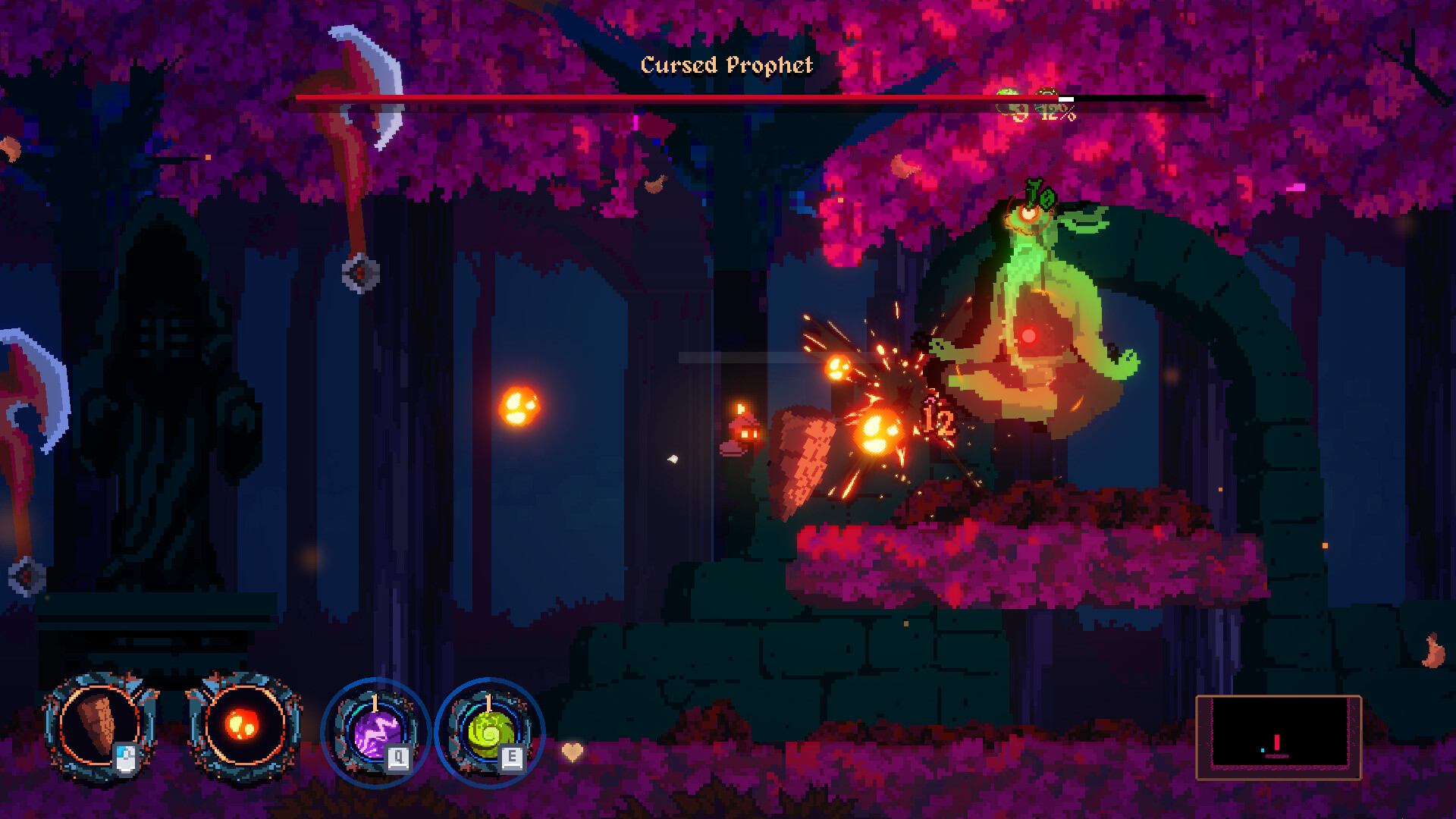Click the charge counter 1 on the E ability
The width and height of the screenshot is (1456, 819).
click(488, 702)
